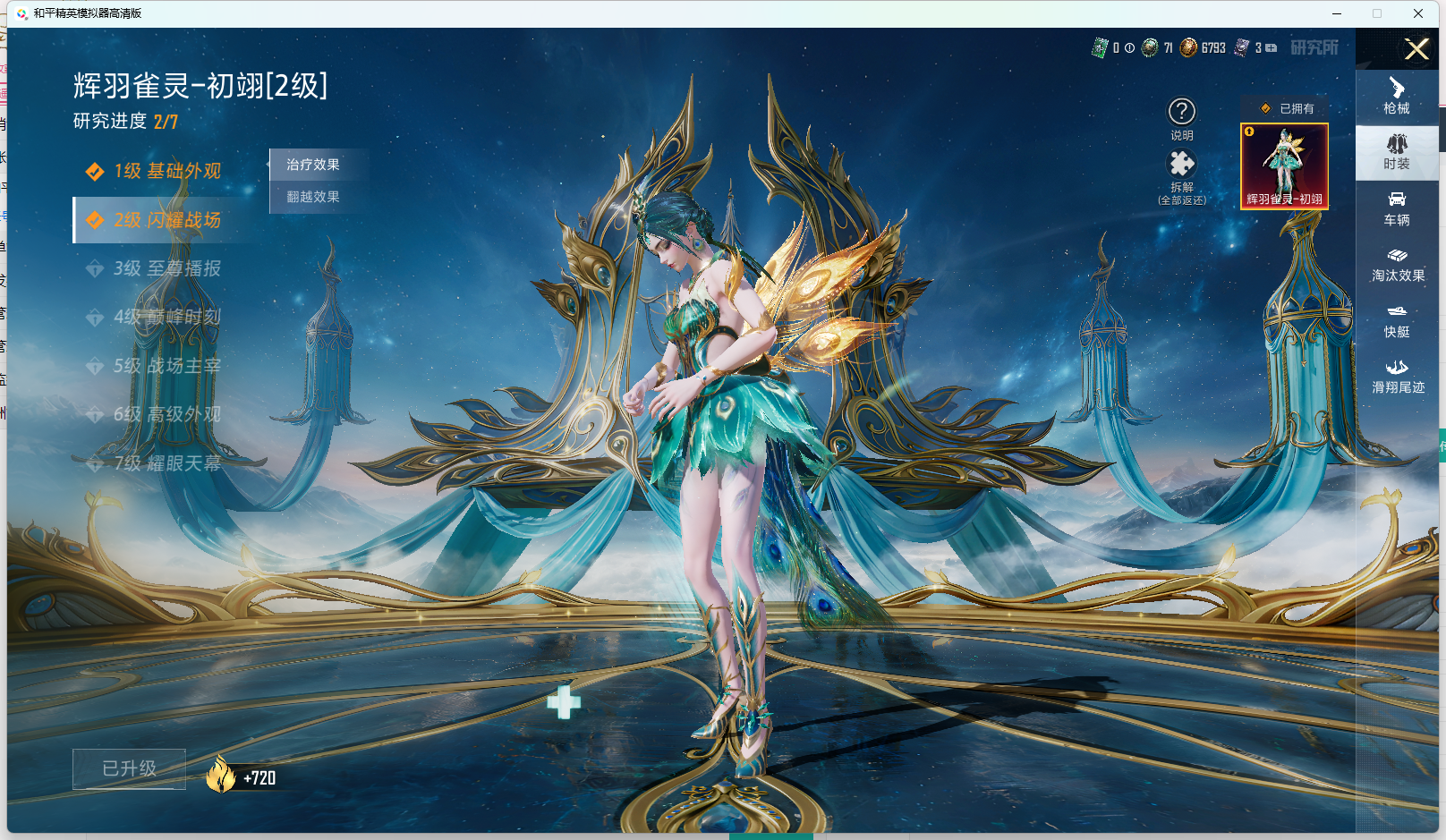The image size is (1446, 840).
Task: Open the 说明 help icon
Action: pyautogui.click(x=1182, y=113)
